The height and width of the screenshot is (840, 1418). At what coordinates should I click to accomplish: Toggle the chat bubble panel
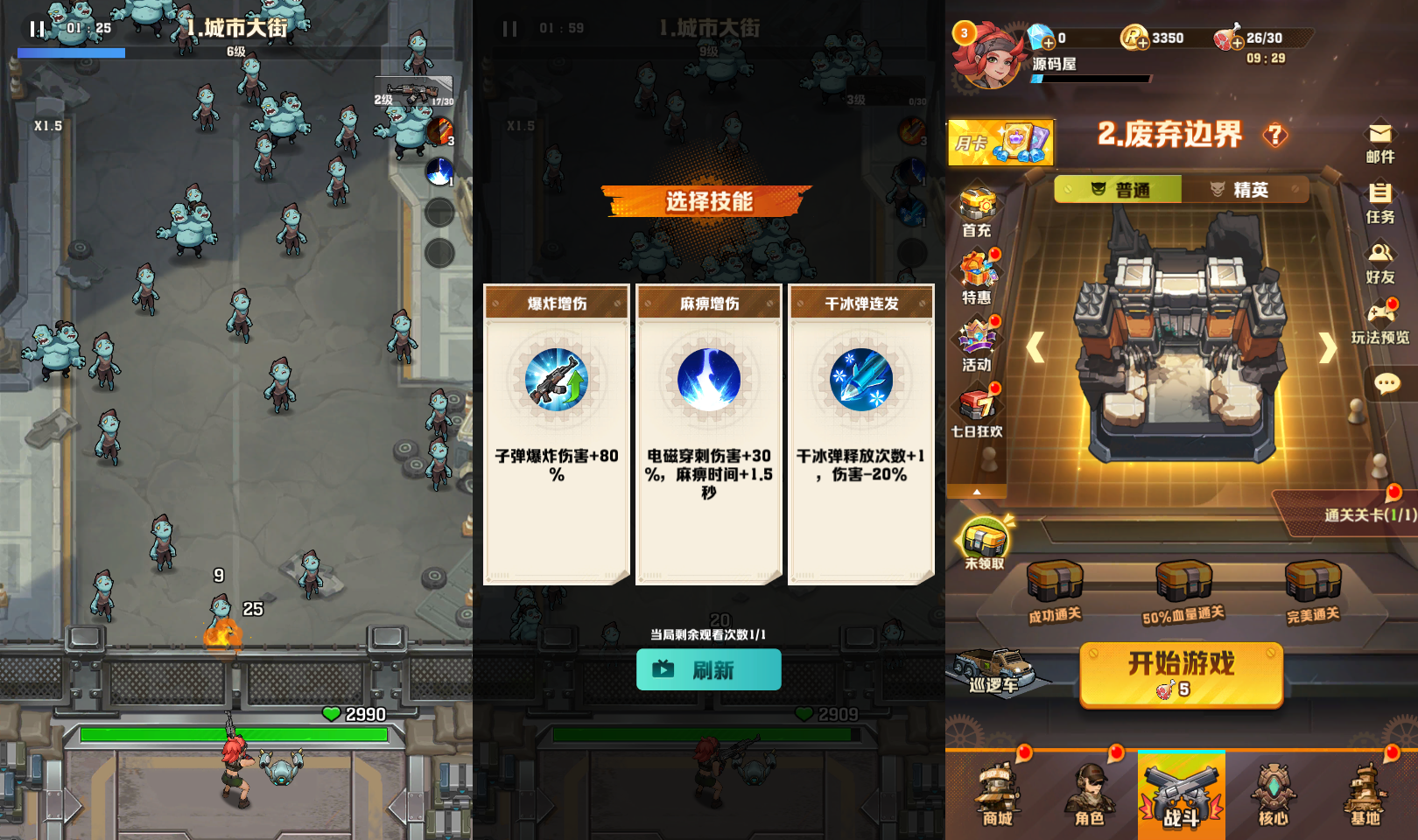(x=1386, y=381)
